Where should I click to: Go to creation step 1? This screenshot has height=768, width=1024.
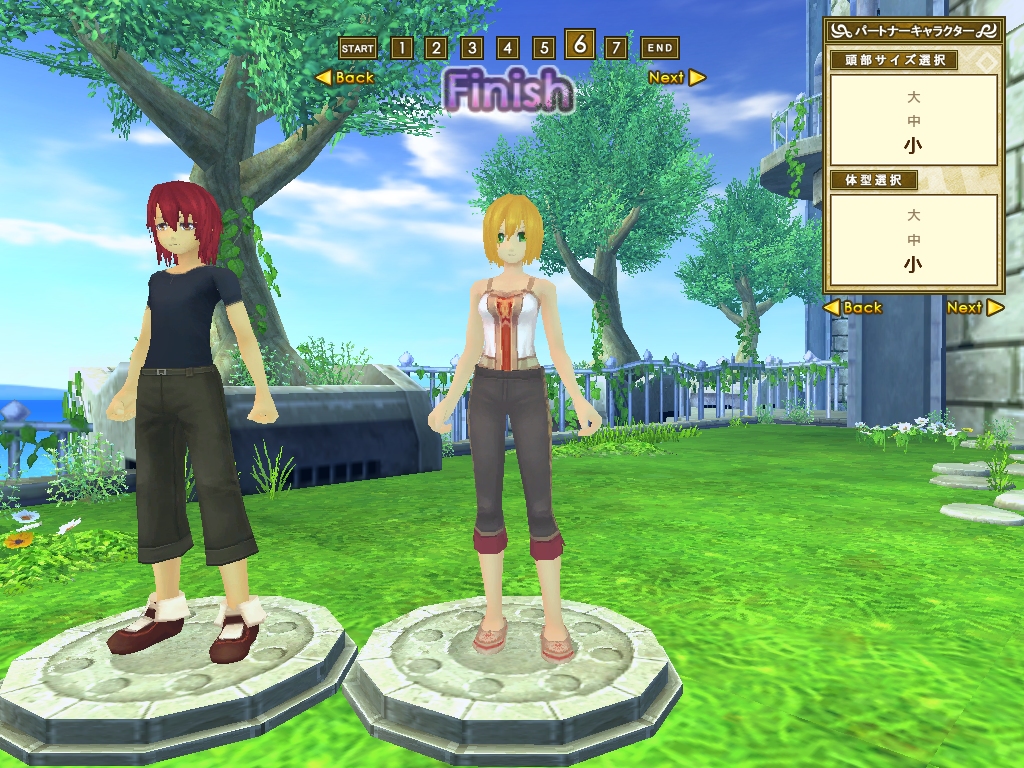tap(401, 48)
